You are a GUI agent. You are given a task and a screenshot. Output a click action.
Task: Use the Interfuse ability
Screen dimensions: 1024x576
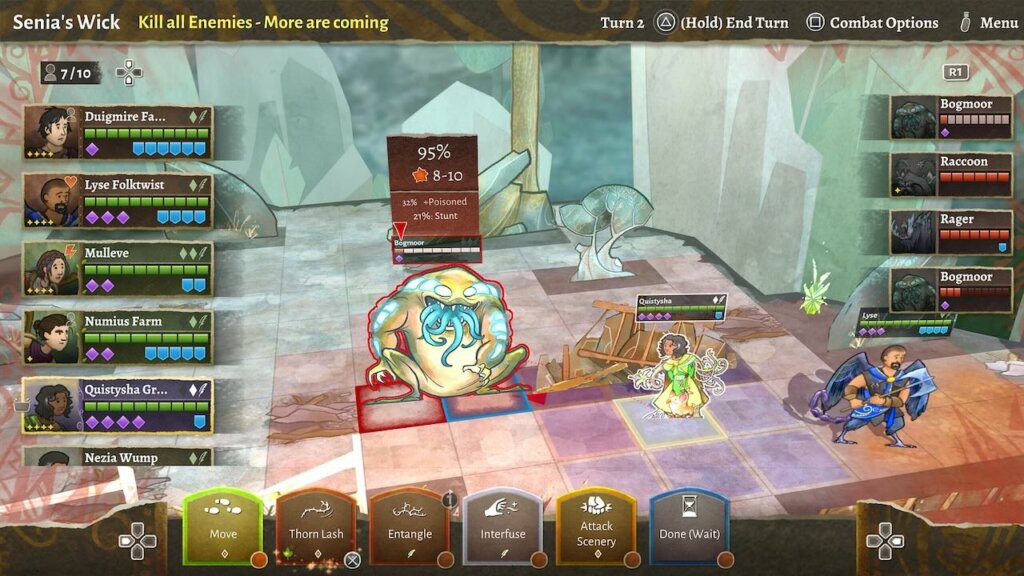(503, 527)
